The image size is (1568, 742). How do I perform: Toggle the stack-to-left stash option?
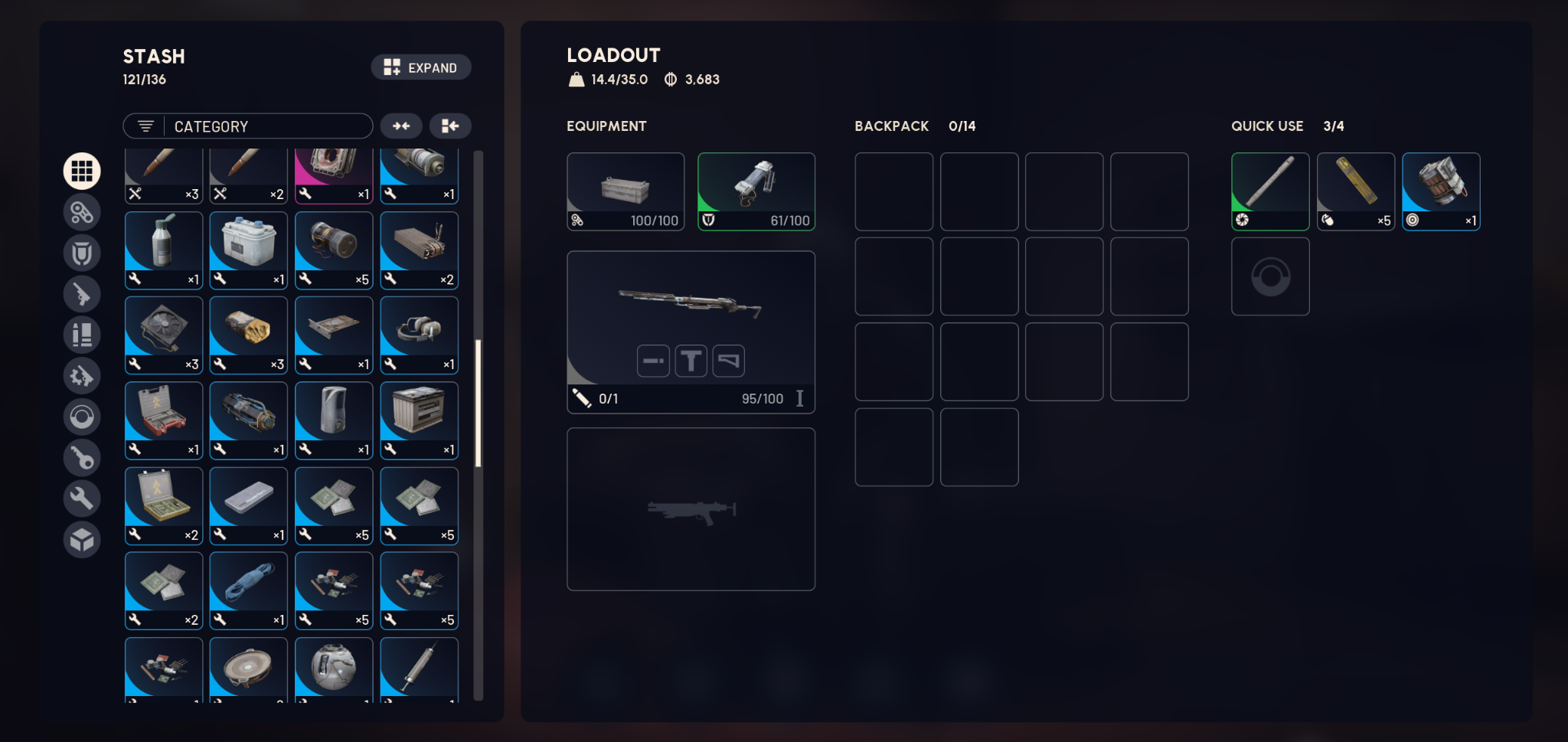click(450, 126)
